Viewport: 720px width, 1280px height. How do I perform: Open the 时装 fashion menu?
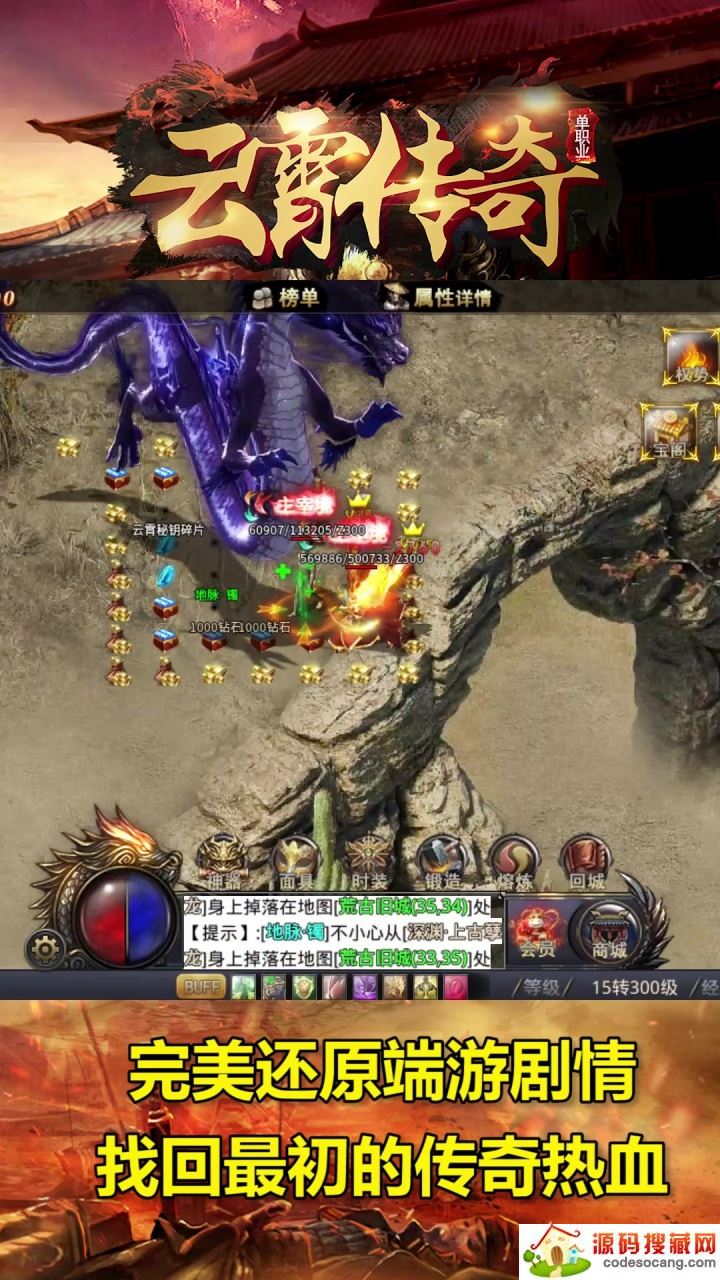(x=368, y=862)
